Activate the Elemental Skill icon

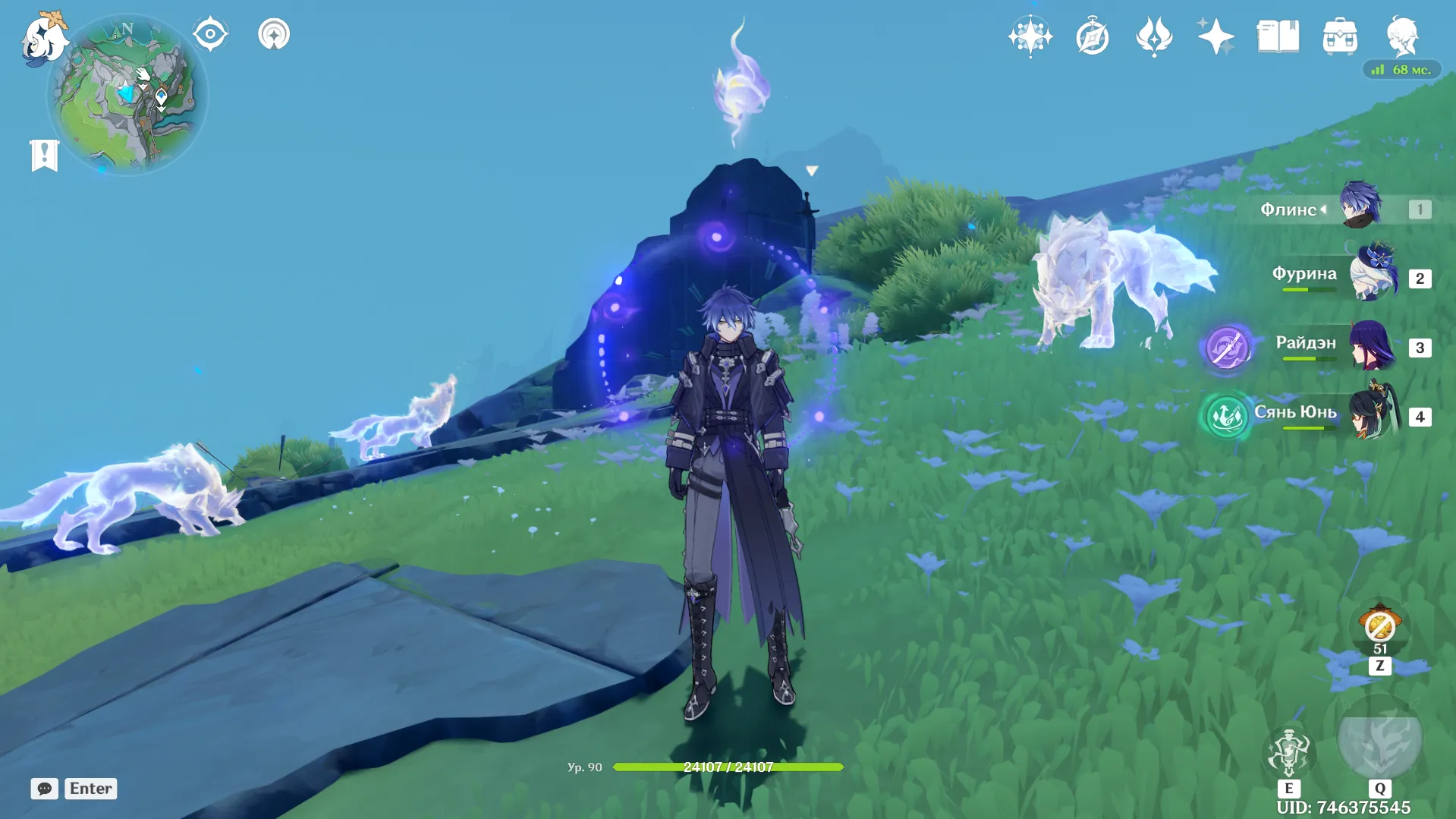pos(1288,751)
